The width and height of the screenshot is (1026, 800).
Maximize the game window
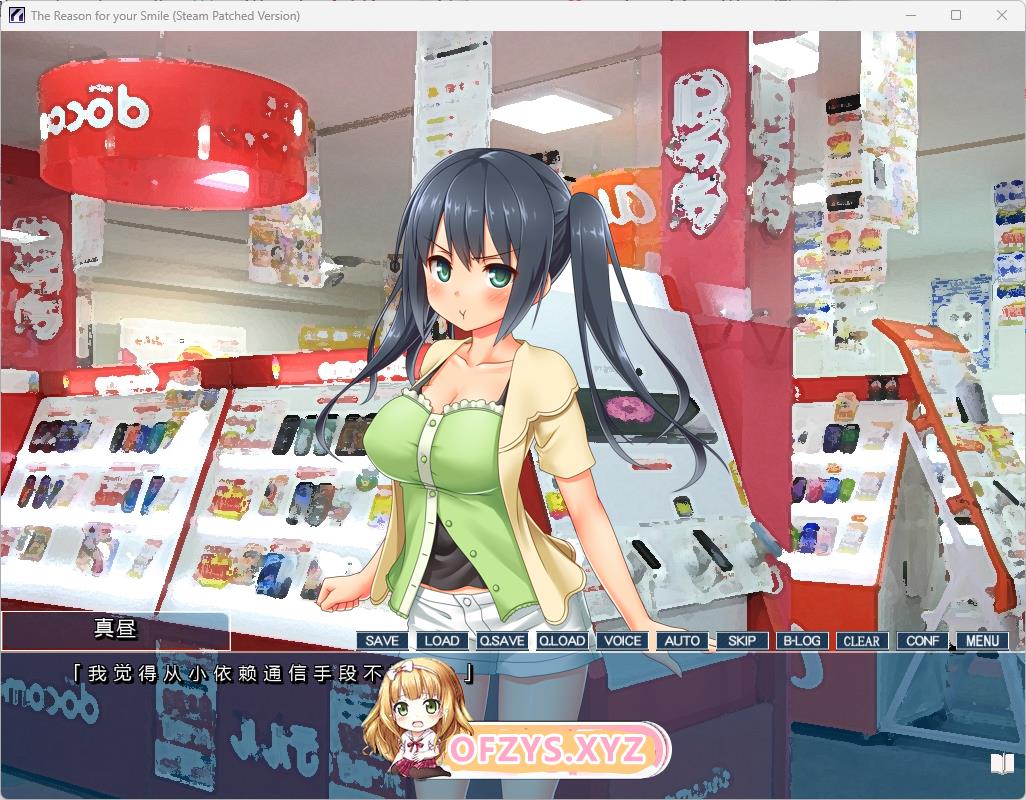[x=956, y=15]
